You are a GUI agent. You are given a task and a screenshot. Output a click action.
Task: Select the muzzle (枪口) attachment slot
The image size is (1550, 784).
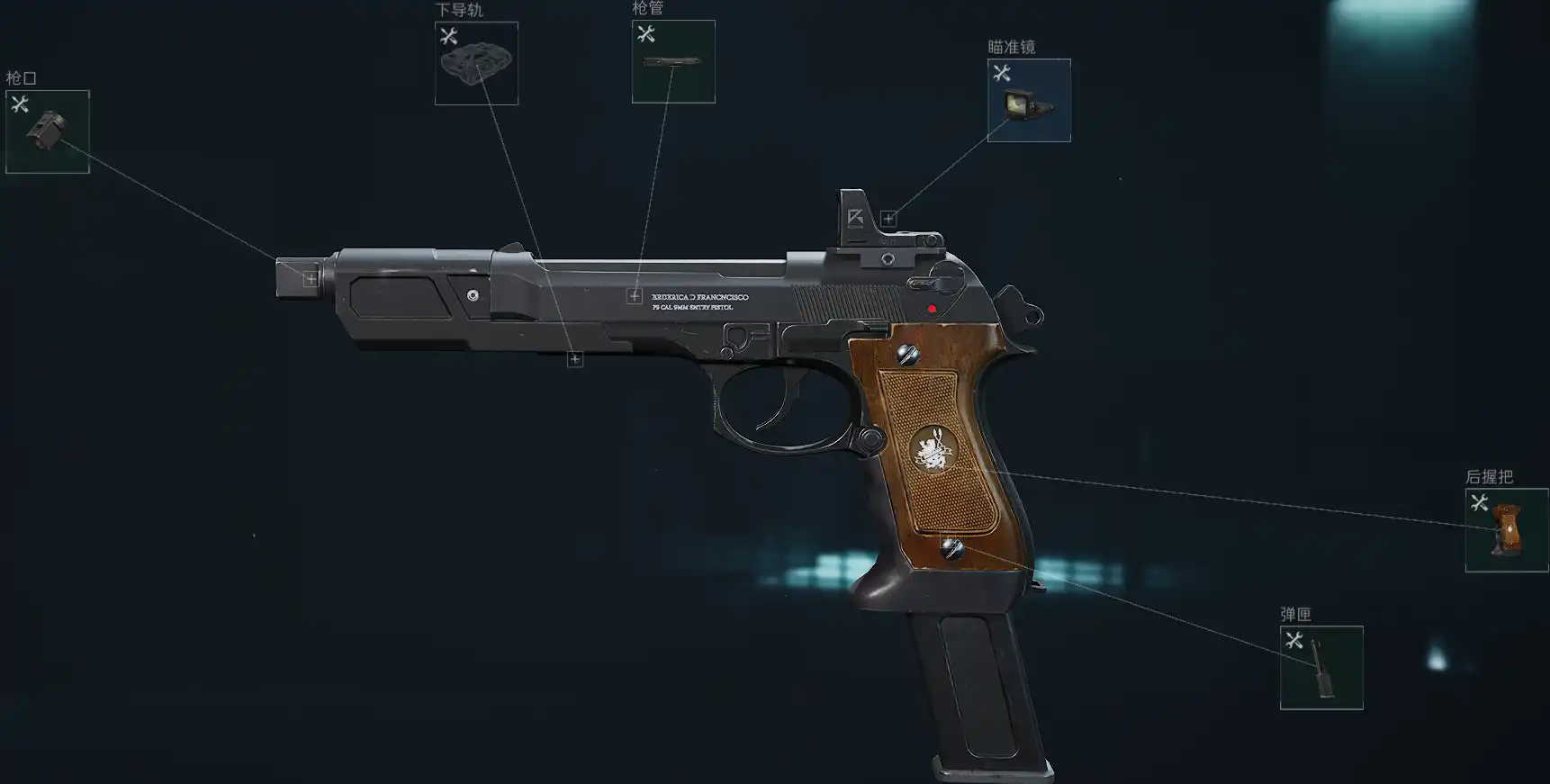click(x=48, y=131)
